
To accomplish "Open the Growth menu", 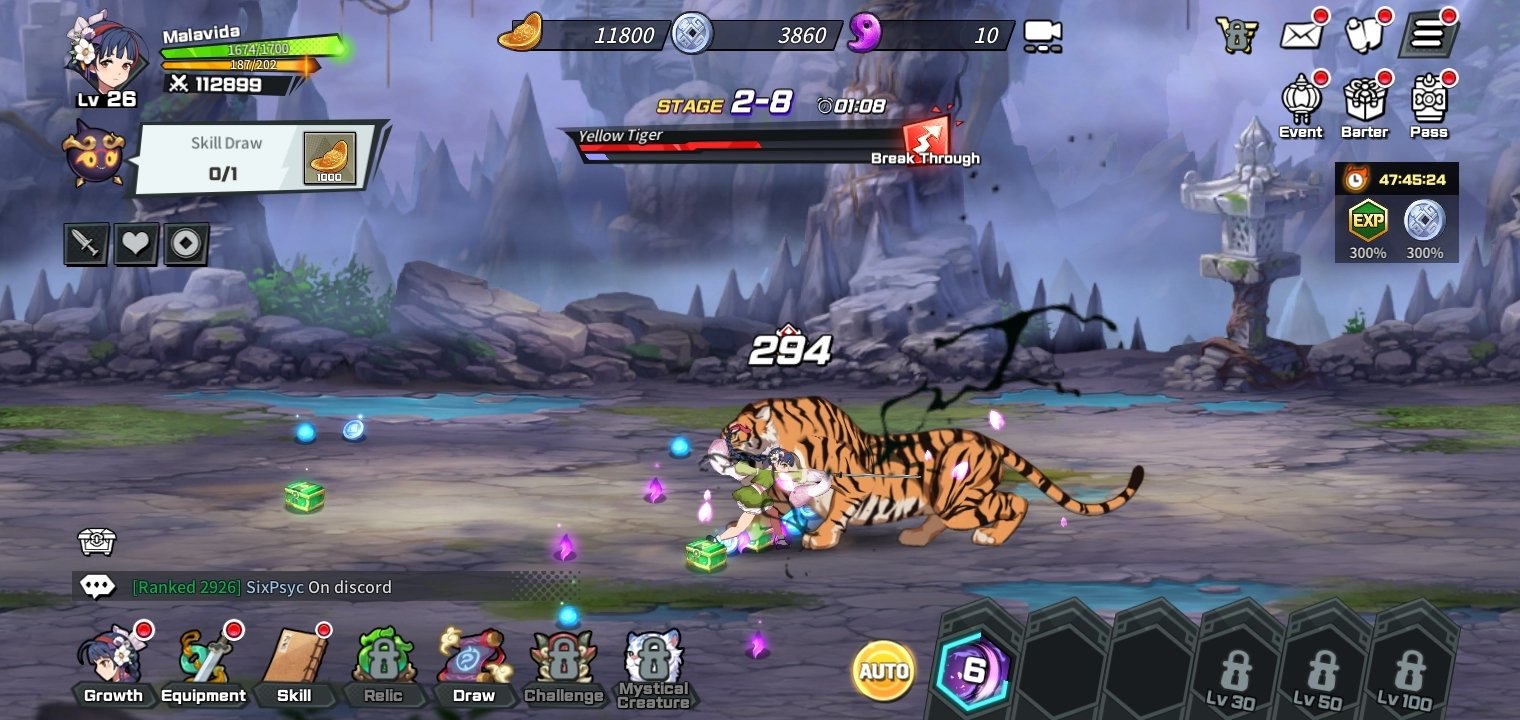I will click(x=113, y=664).
